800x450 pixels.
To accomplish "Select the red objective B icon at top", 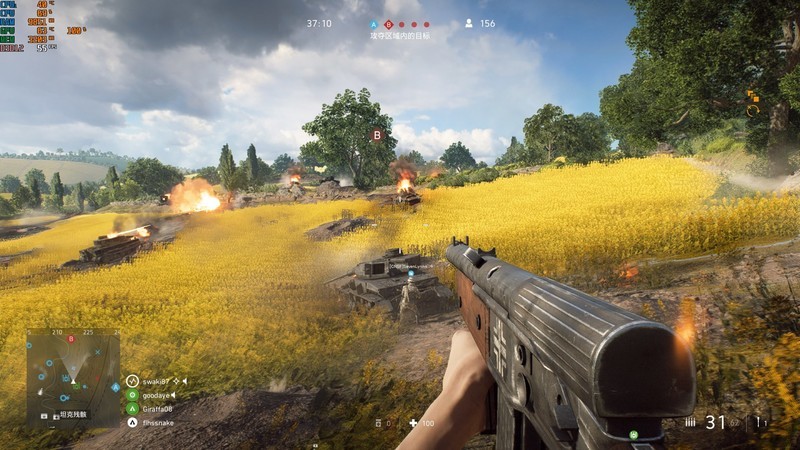I will (388, 24).
